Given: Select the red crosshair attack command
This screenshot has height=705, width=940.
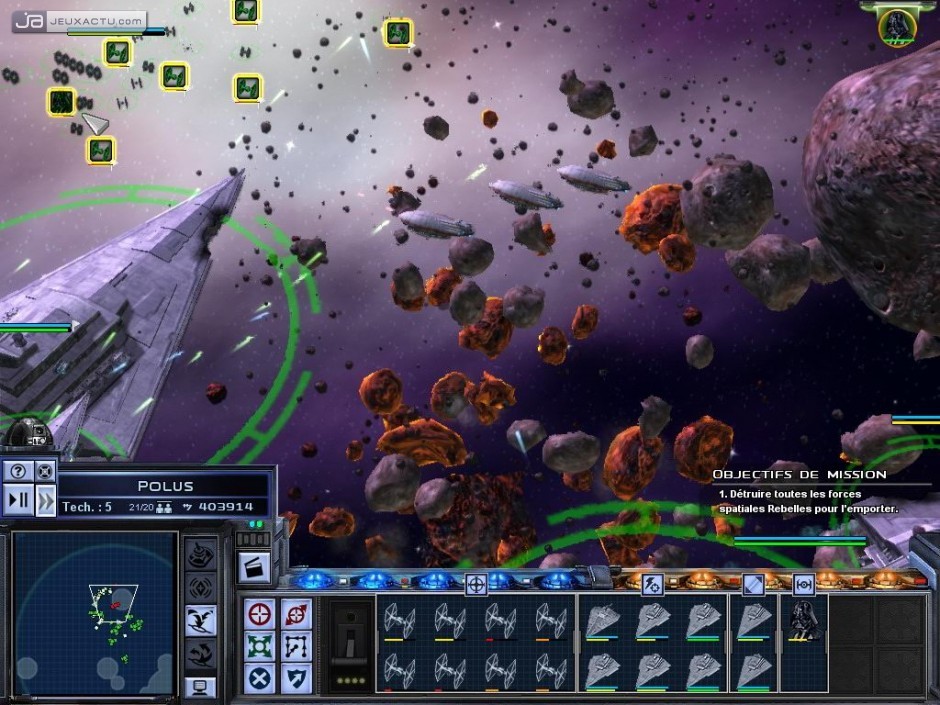Looking at the screenshot, I should coord(261,614).
